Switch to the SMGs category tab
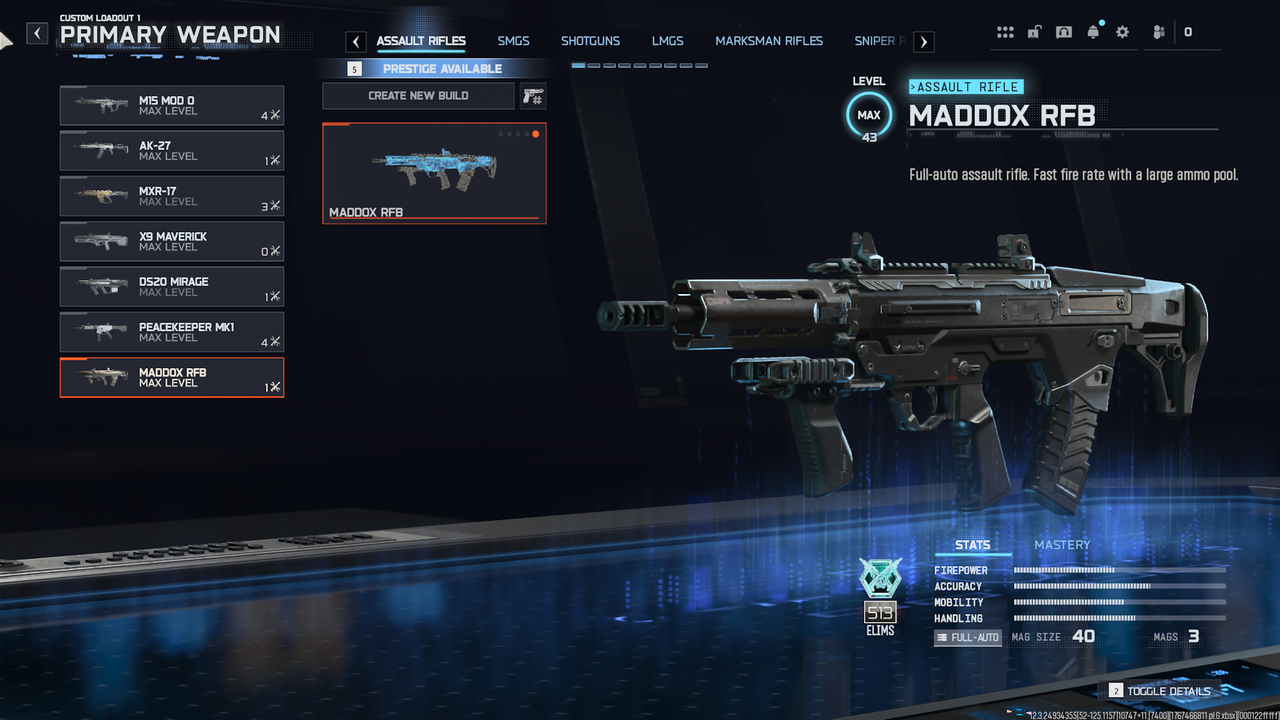The height and width of the screenshot is (720, 1280). (x=513, y=41)
